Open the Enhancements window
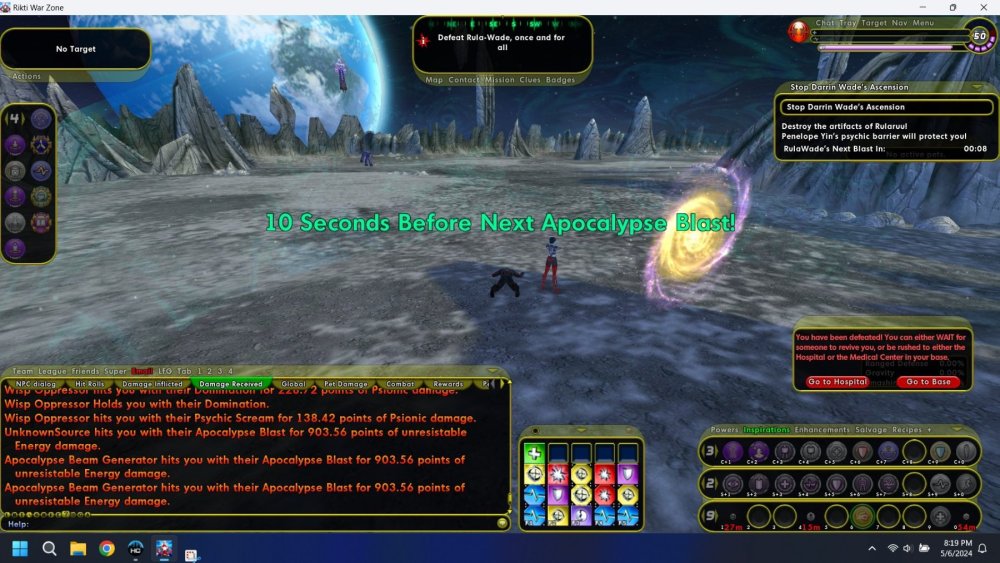The height and width of the screenshot is (563, 1000). (x=821, y=430)
